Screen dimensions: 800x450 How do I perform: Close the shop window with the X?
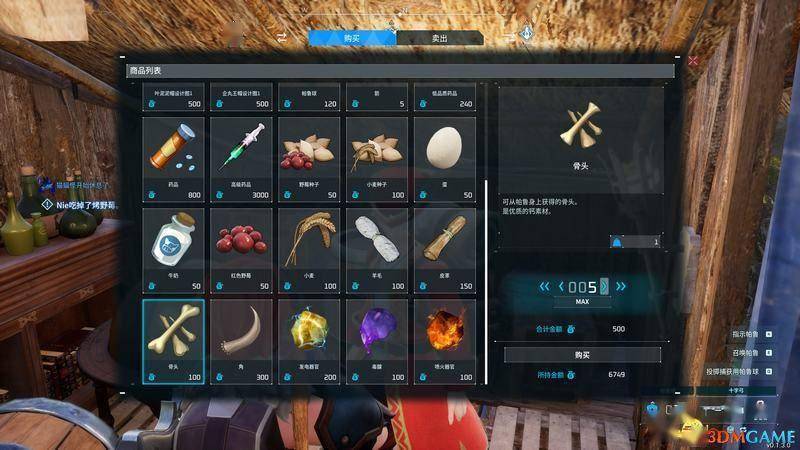(693, 60)
